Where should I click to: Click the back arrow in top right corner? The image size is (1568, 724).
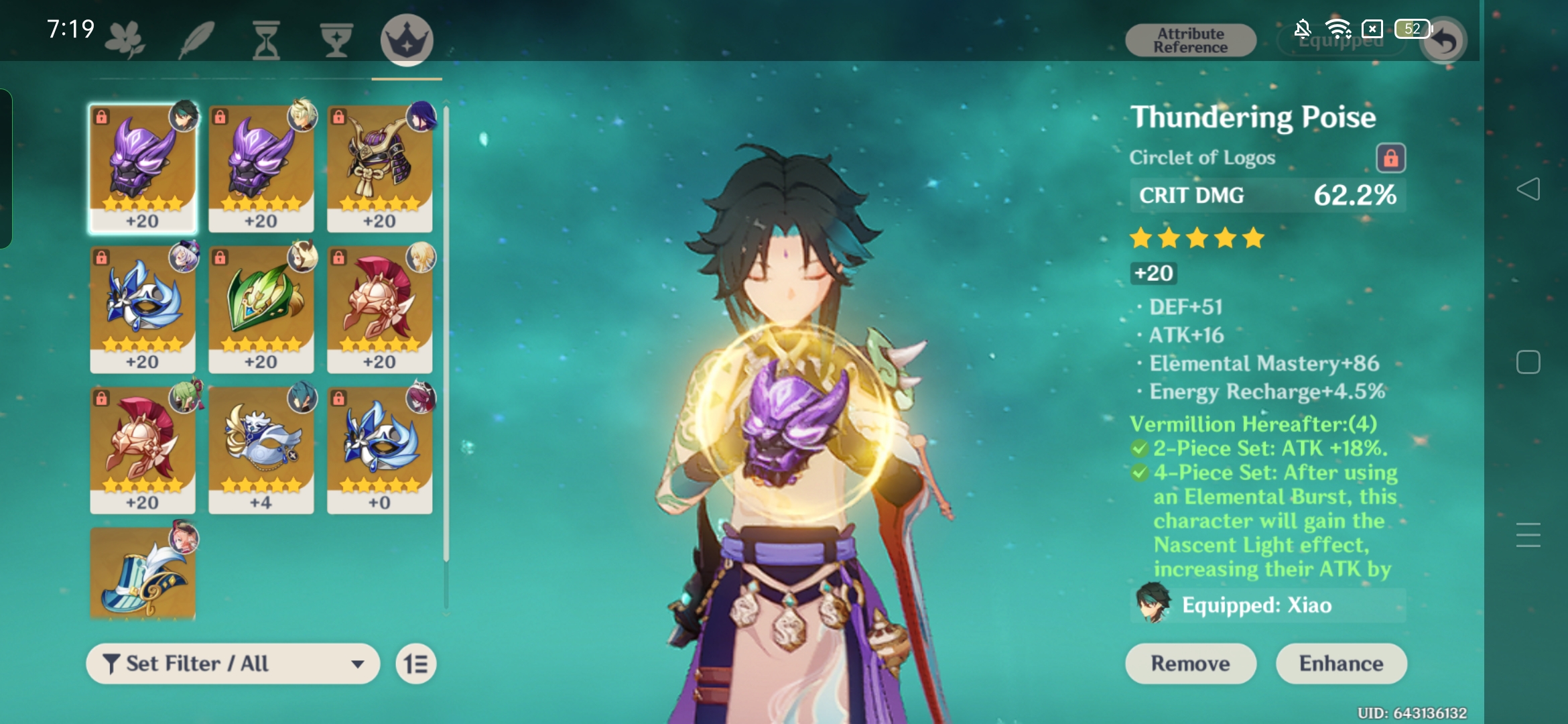pyautogui.click(x=1442, y=40)
